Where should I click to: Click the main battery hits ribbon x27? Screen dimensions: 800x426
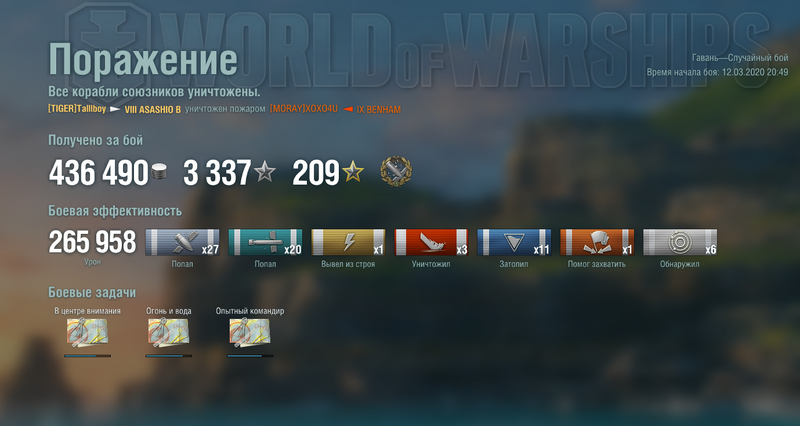[x=183, y=243]
